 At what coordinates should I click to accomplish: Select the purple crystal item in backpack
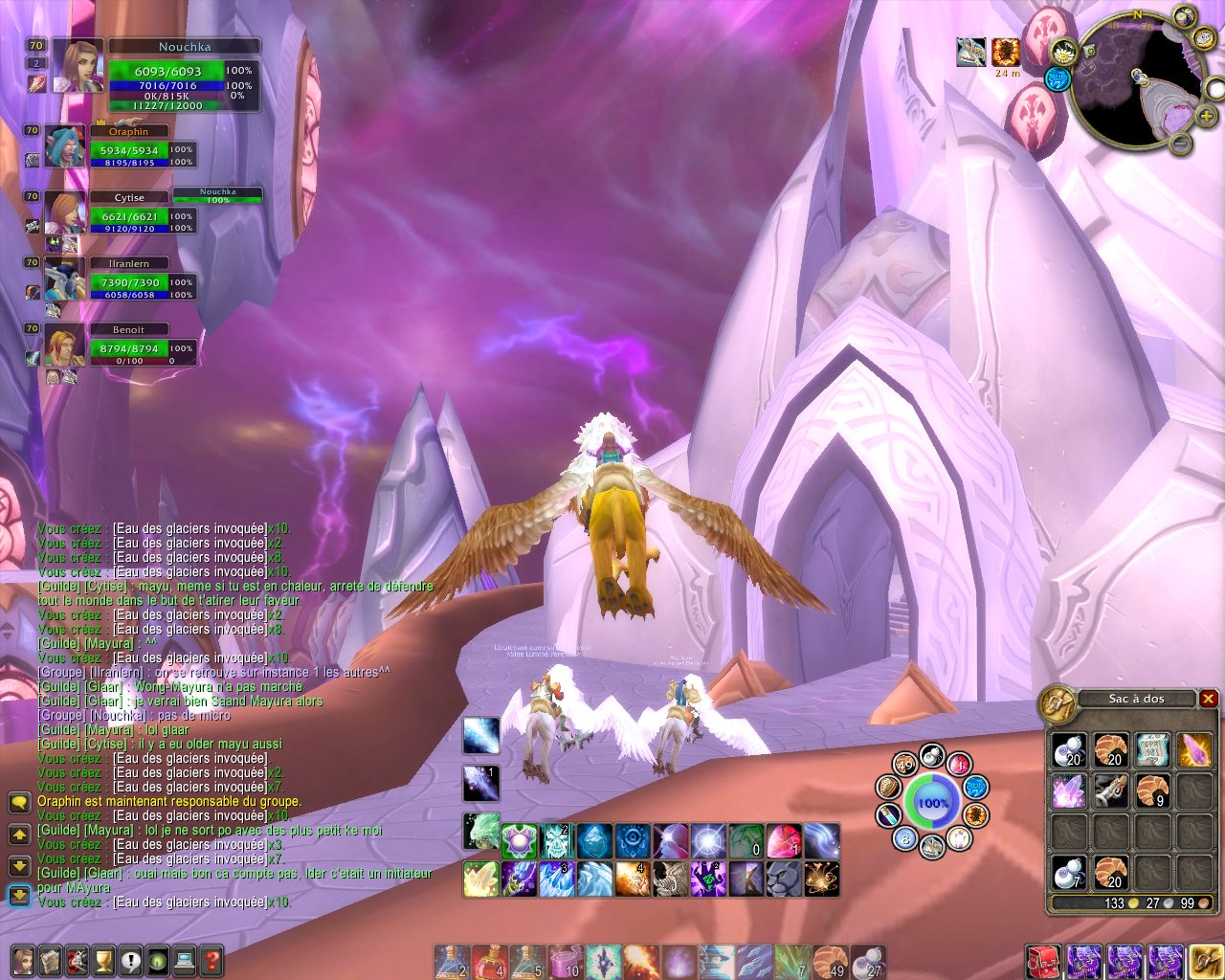click(x=1068, y=791)
